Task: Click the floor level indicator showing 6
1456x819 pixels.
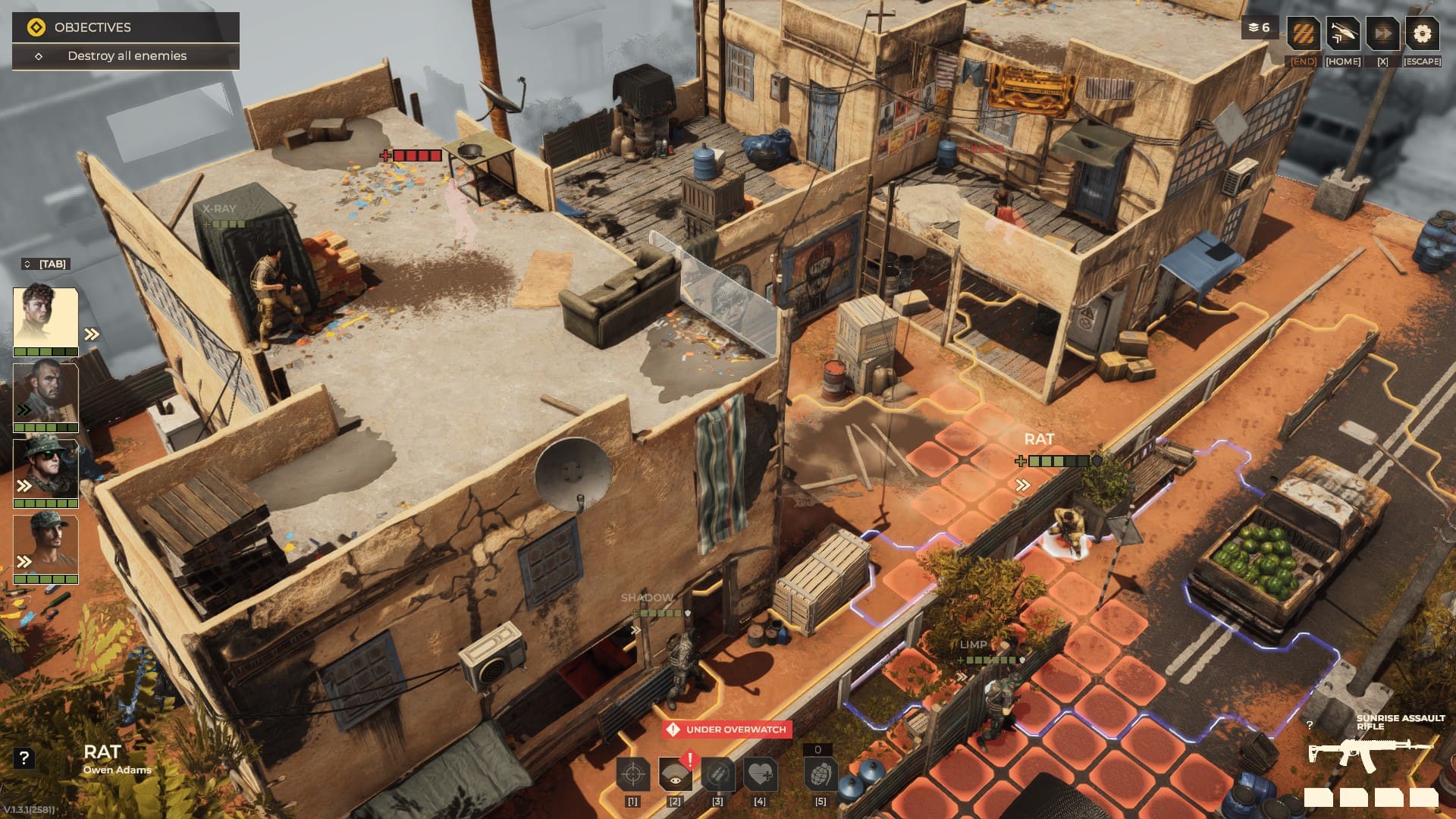Action: coord(1259,28)
